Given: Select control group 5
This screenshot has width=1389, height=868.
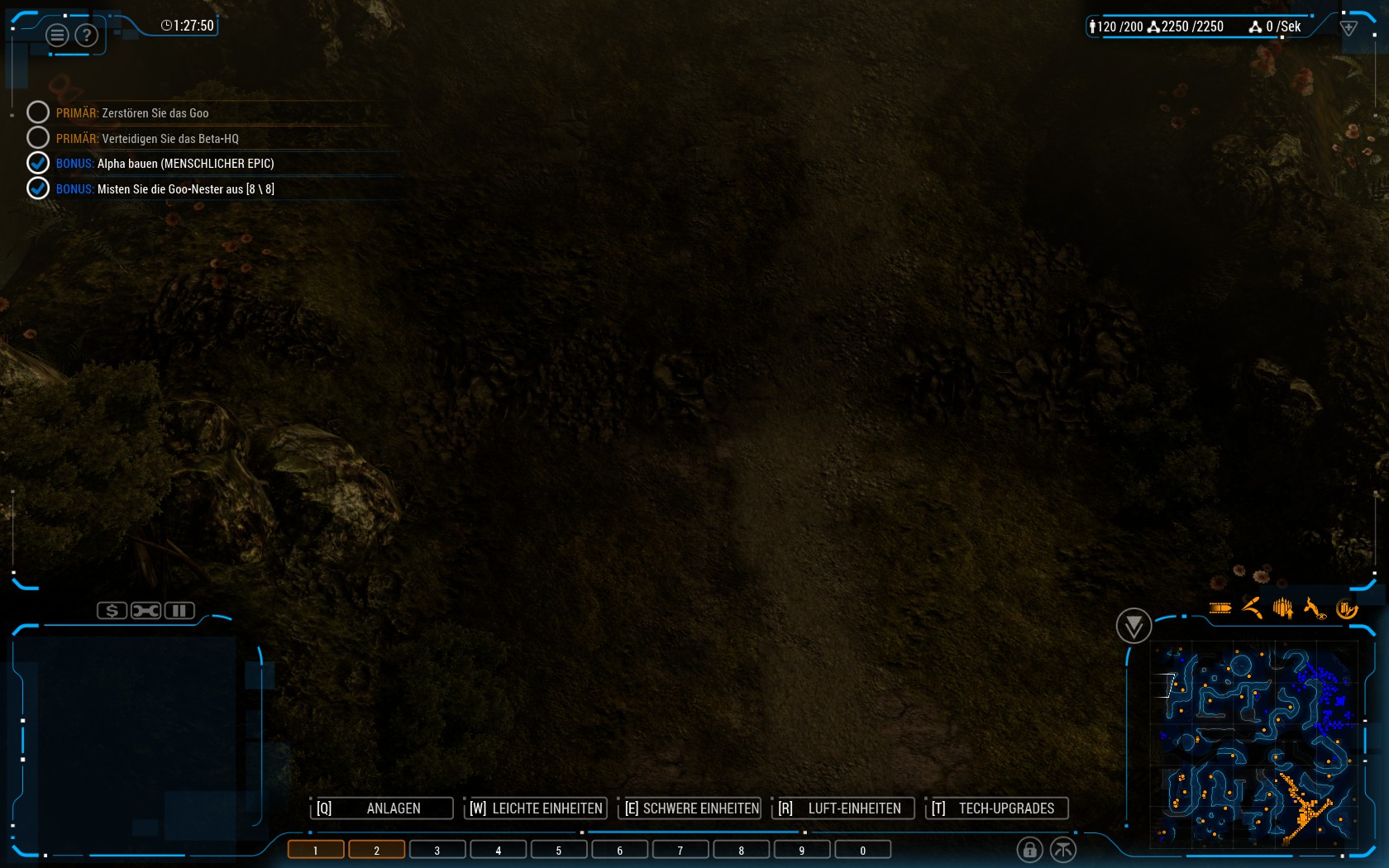Looking at the screenshot, I should point(559,850).
